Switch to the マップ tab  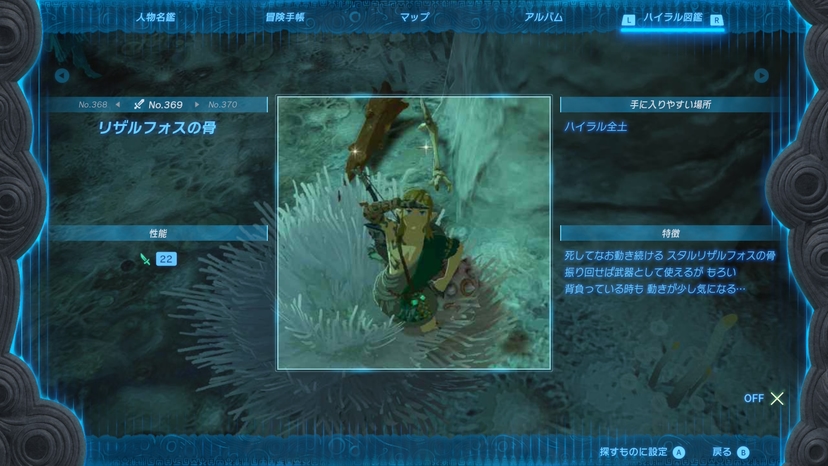coord(414,18)
